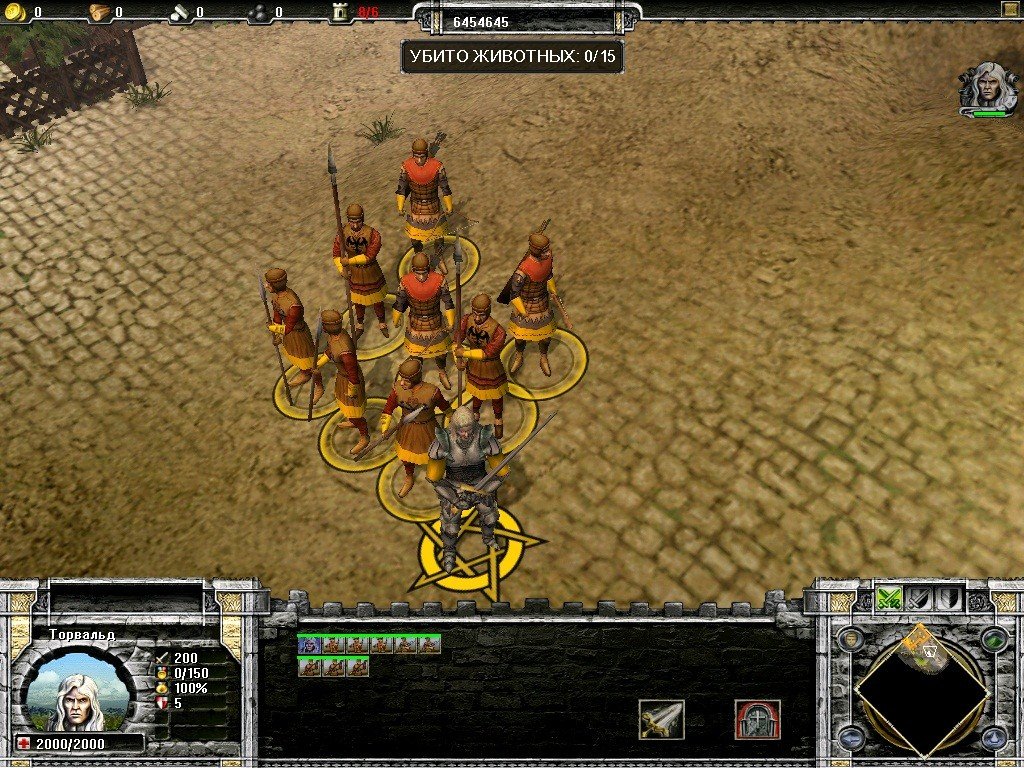Choose the green crossed-swords aggressive stance
Viewport: 1024px width, 768px height.
pos(889,598)
